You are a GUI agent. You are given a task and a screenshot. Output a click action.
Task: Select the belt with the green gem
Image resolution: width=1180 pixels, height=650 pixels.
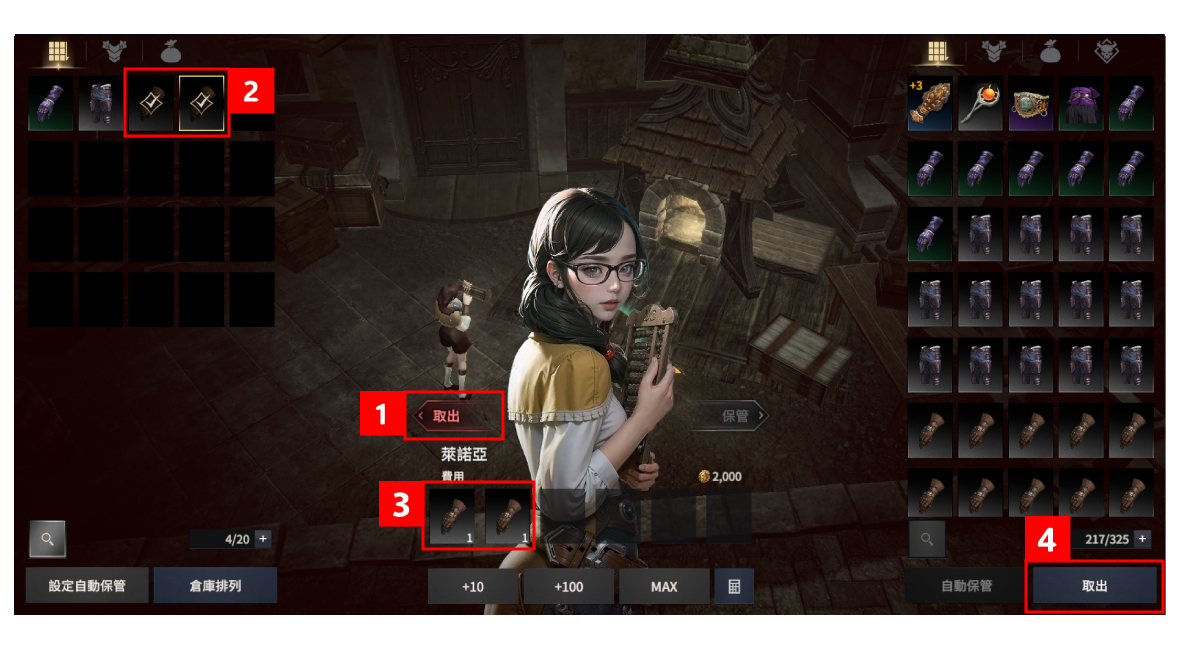[1032, 104]
